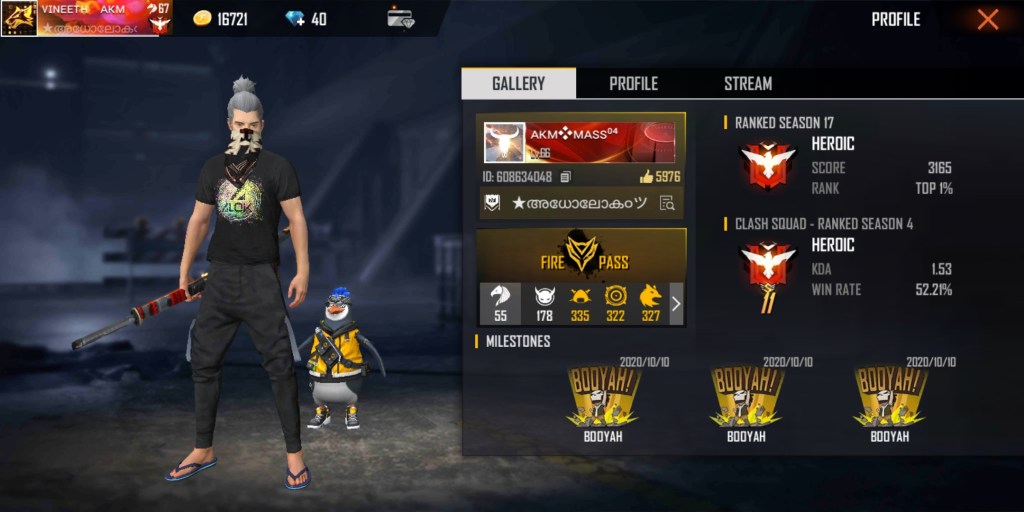Copy the player ID with the copy icon
Viewport: 1024px width, 512px height.
pos(566,177)
